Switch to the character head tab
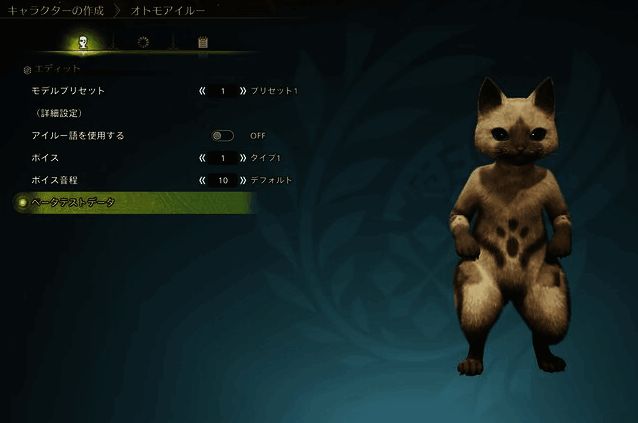This screenshot has height=423, width=638. point(83,42)
